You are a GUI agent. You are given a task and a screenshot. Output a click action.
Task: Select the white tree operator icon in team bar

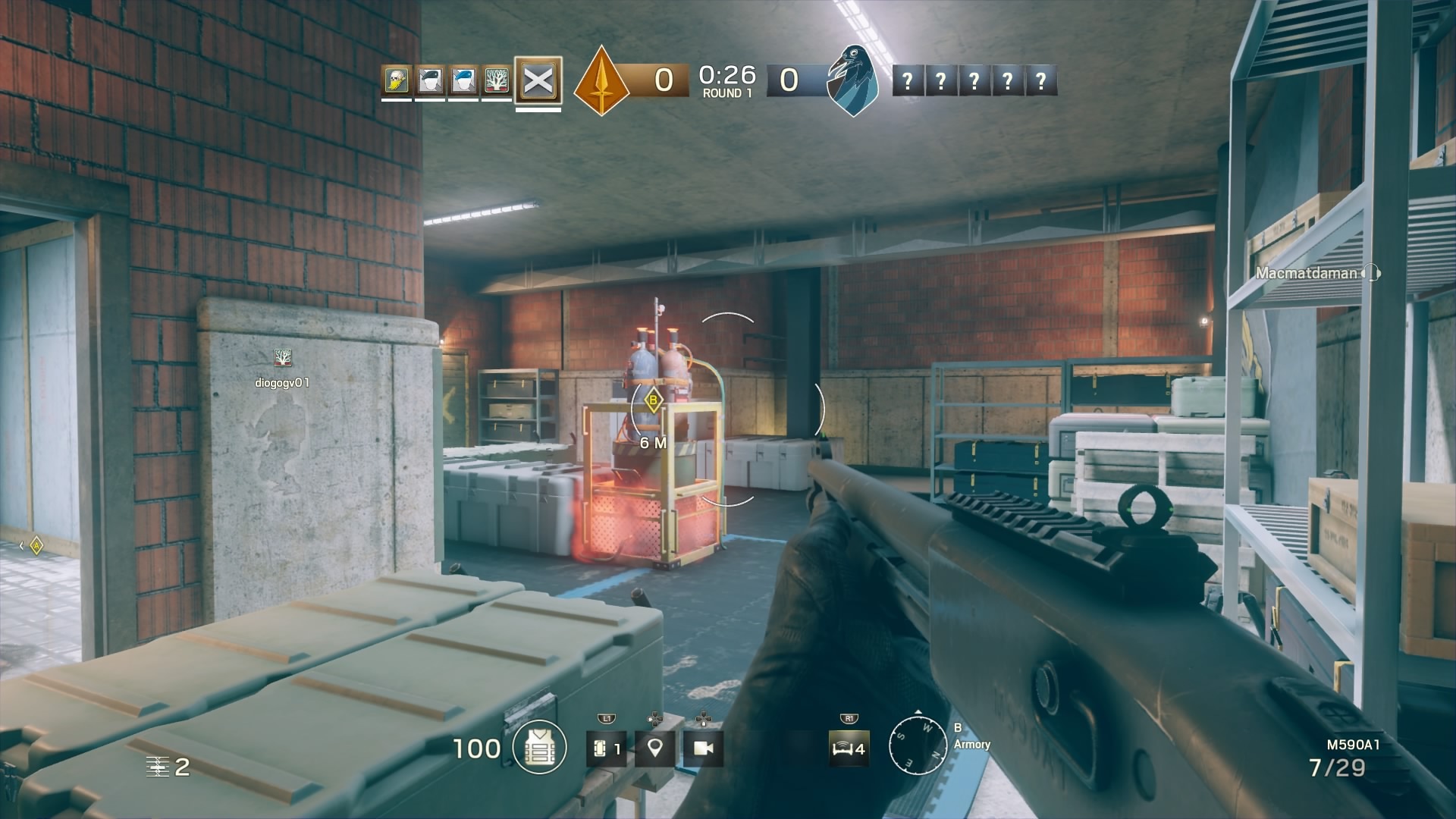(497, 80)
